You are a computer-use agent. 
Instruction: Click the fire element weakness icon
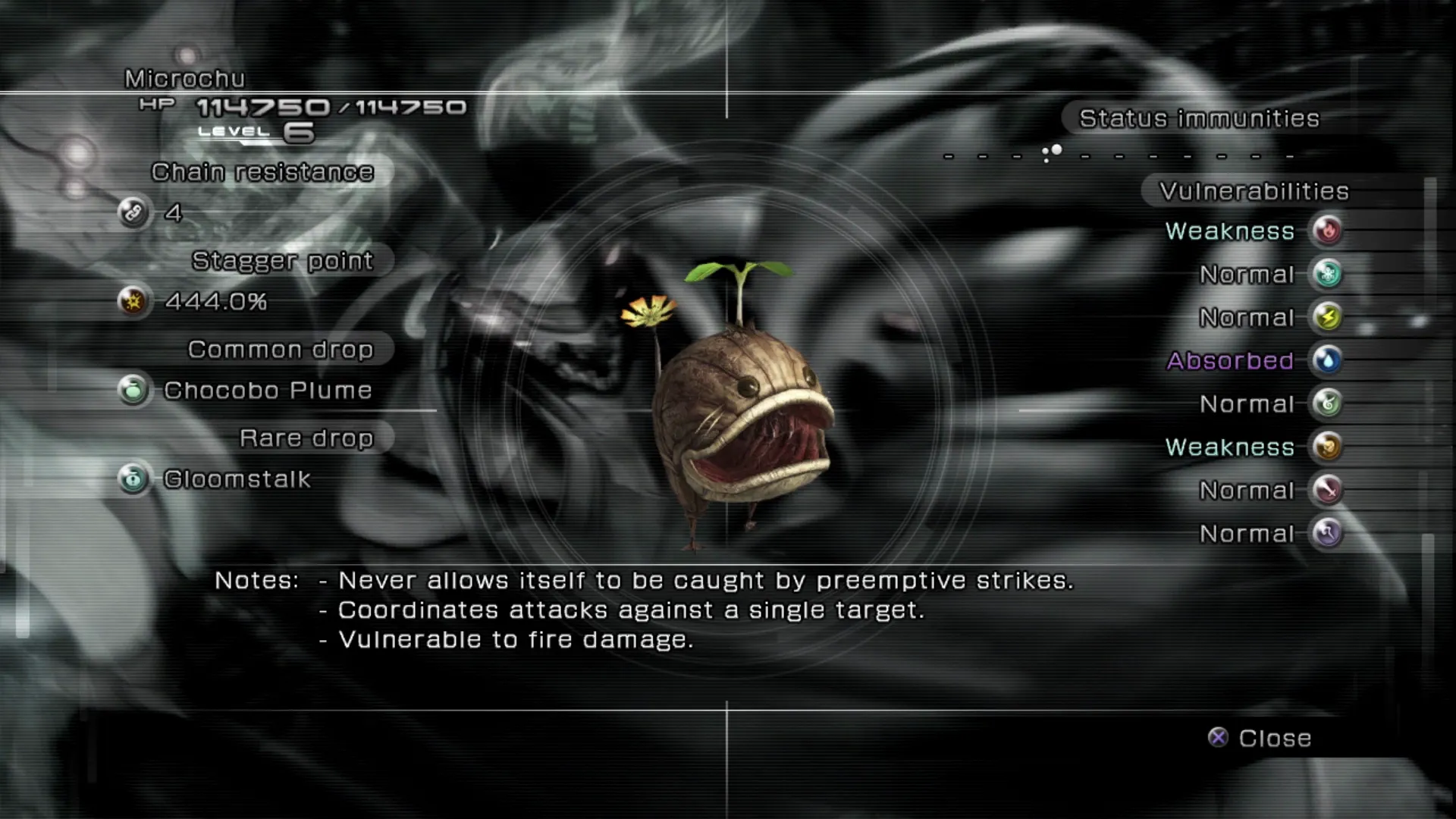point(1327,231)
